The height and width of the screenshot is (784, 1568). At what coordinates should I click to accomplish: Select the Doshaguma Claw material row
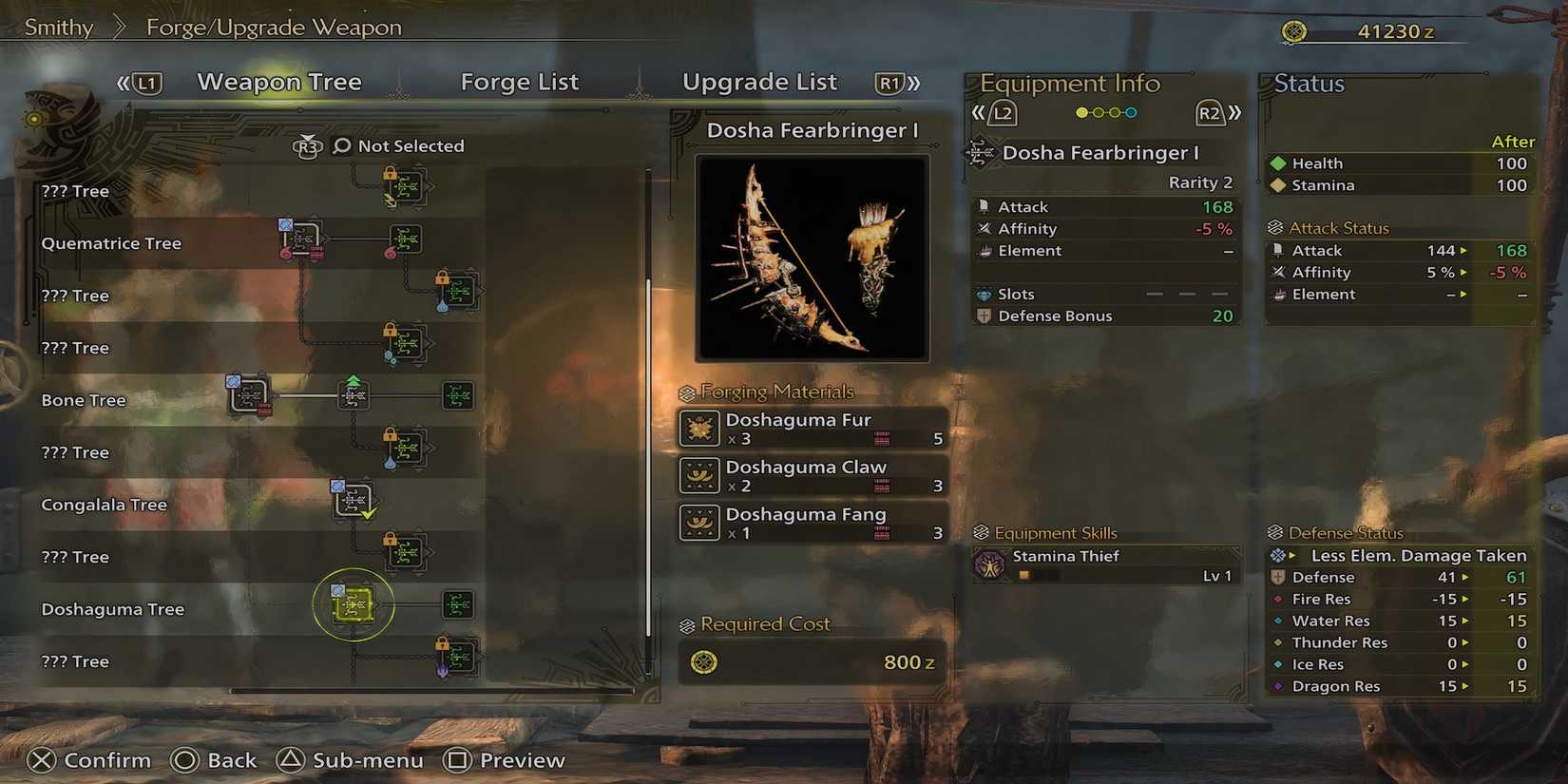coord(813,476)
